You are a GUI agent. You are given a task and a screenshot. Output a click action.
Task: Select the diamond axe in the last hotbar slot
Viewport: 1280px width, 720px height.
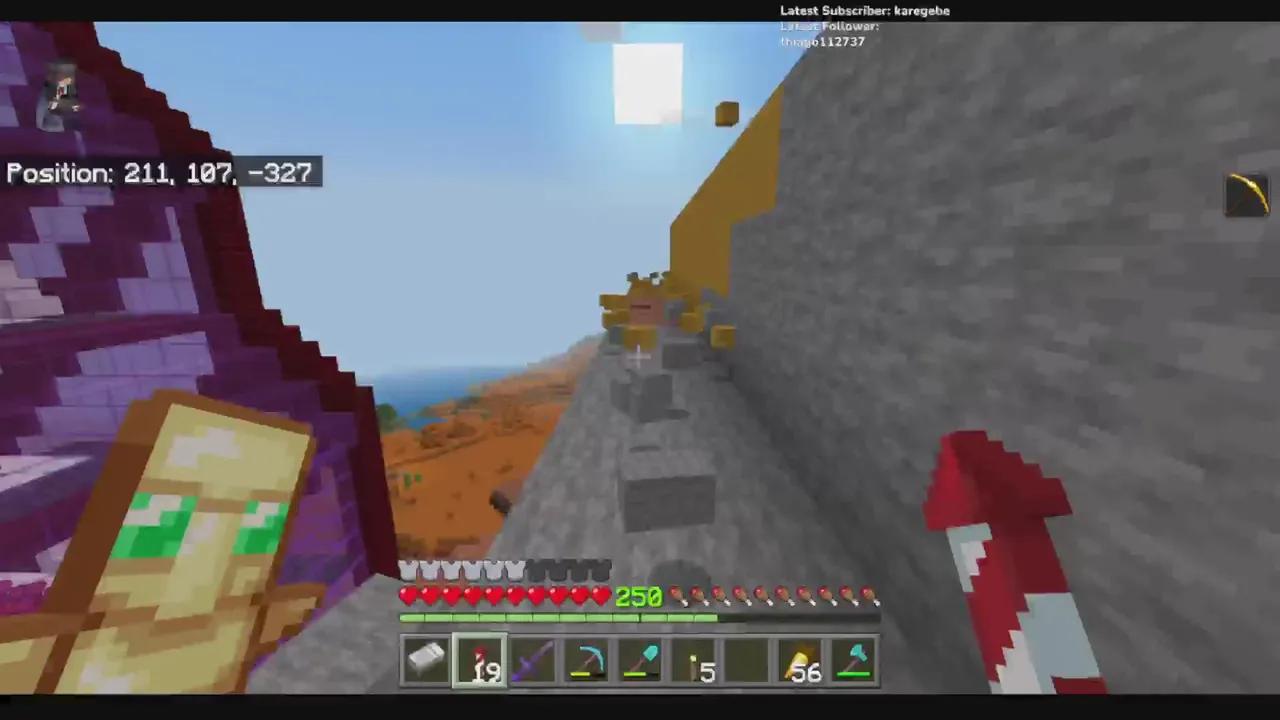click(x=855, y=660)
